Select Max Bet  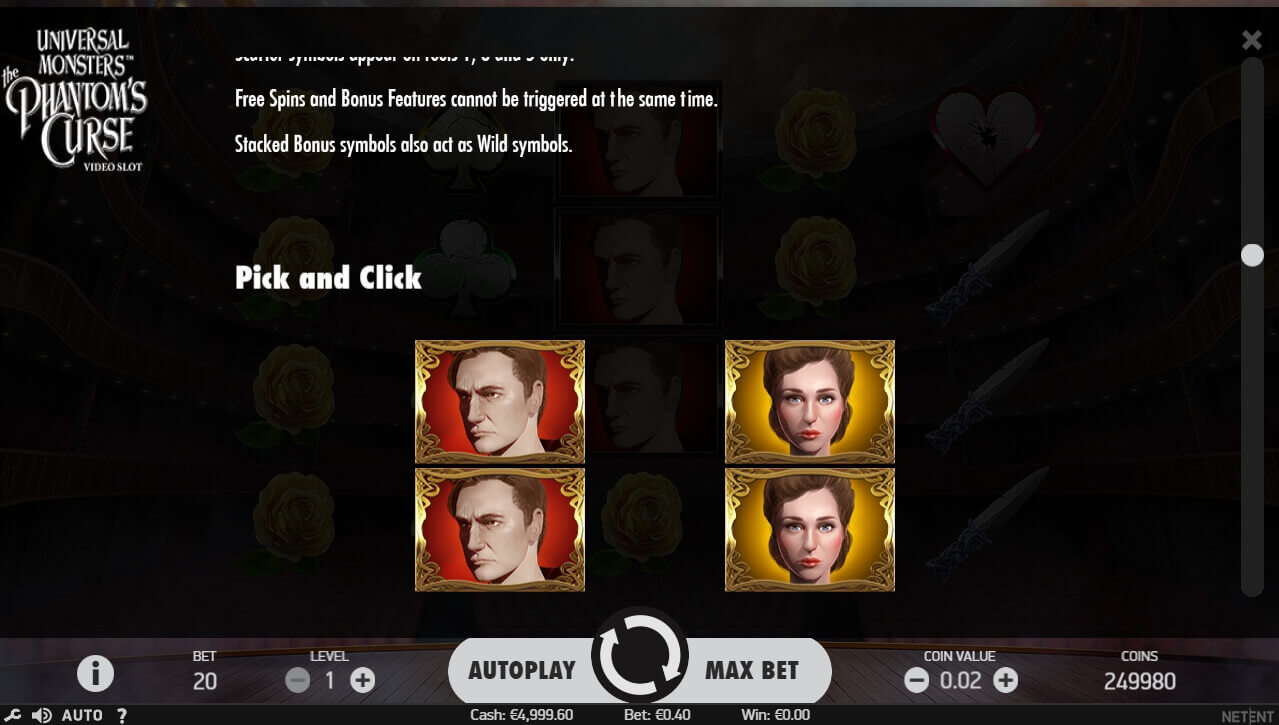pyautogui.click(x=752, y=670)
